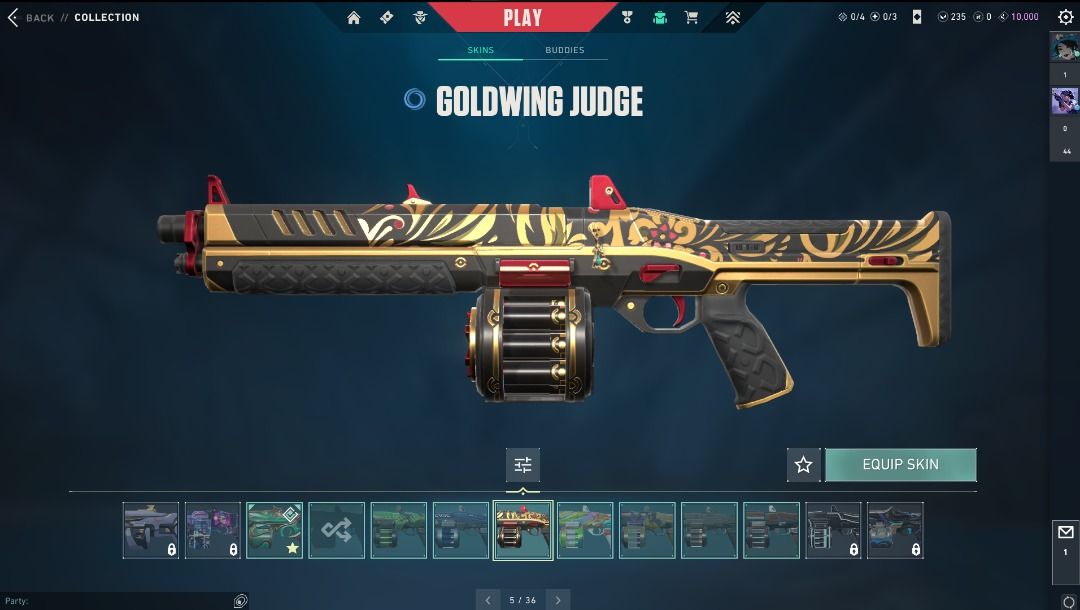Equip the Goldwing Judge skin
The height and width of the screenshot is (610, 1080).
click(x=900, y=465)
